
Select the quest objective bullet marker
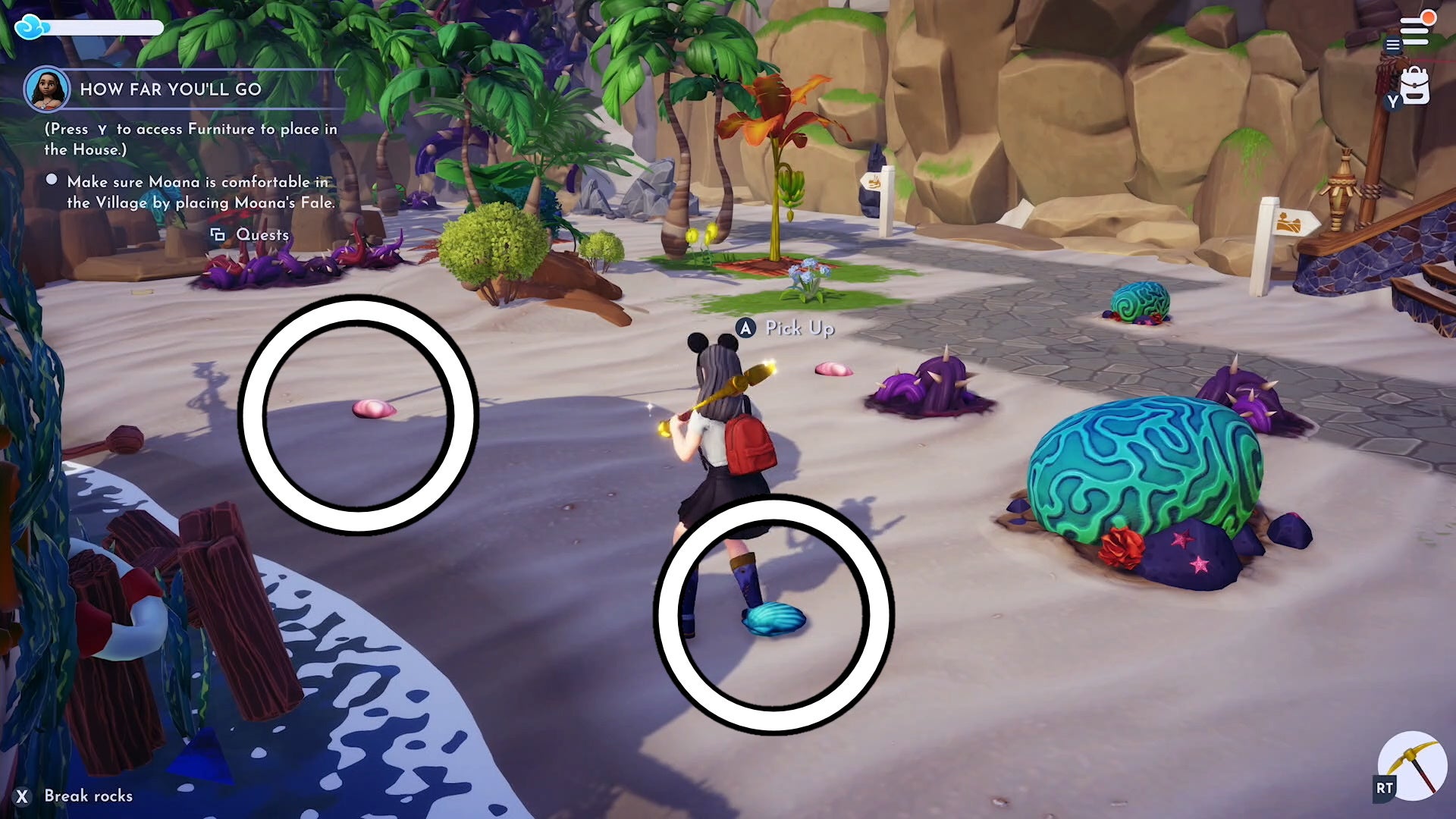(51, 179)
